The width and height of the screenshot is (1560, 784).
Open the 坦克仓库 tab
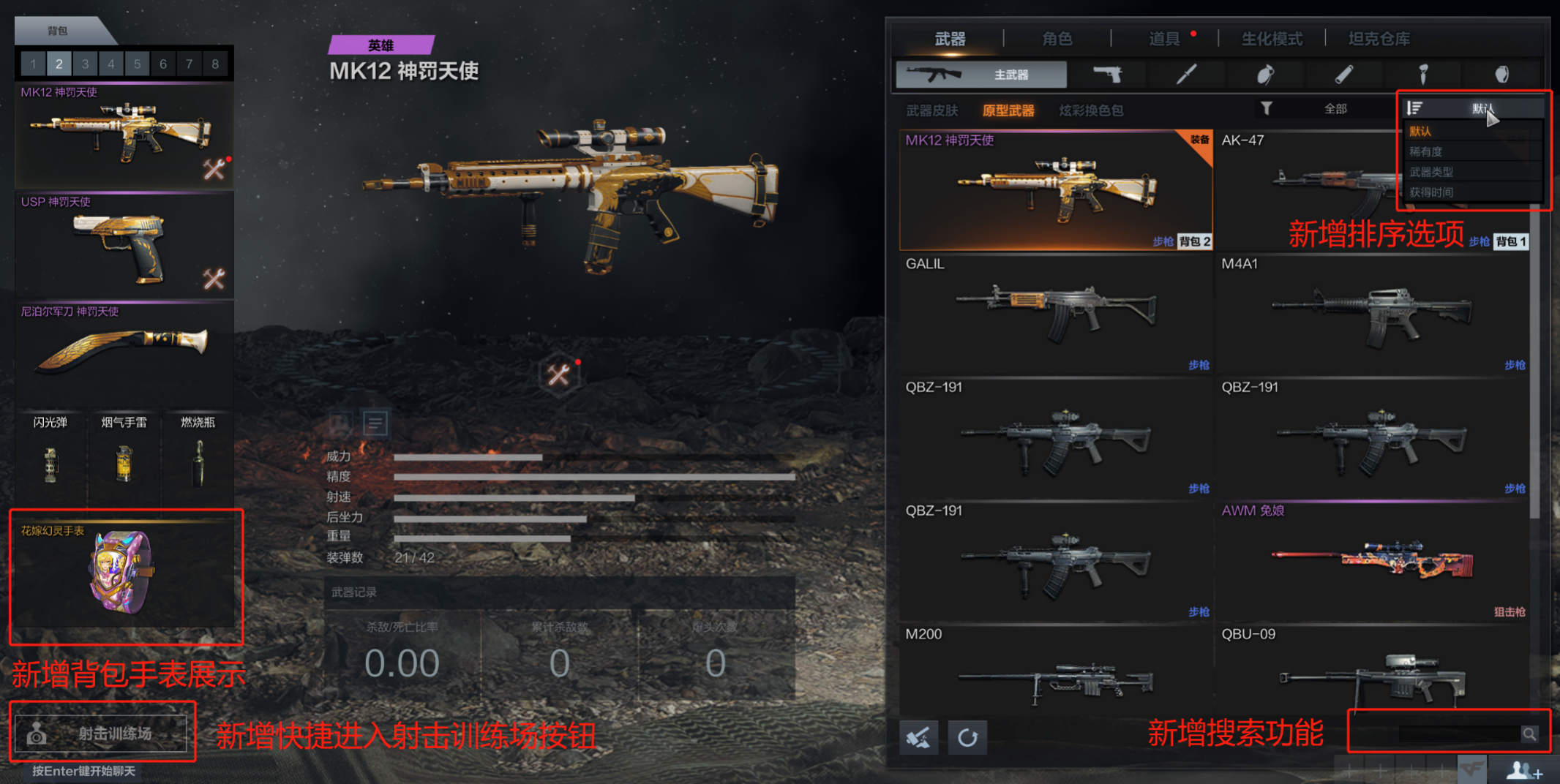coord(1379,39)
